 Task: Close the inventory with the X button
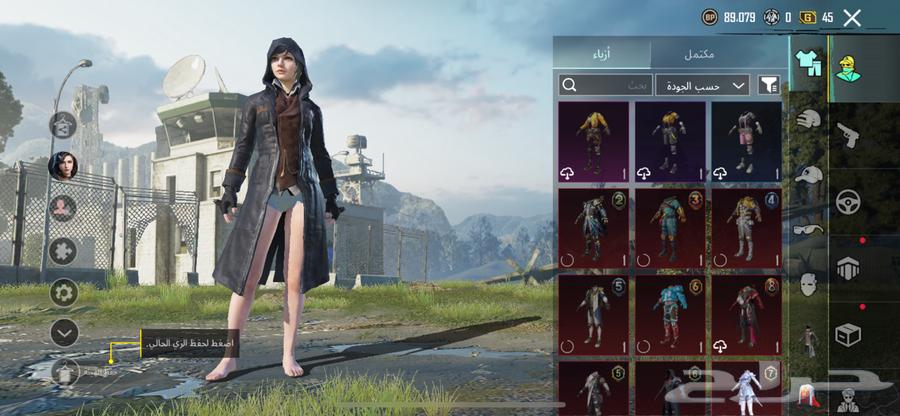point(852,17)
